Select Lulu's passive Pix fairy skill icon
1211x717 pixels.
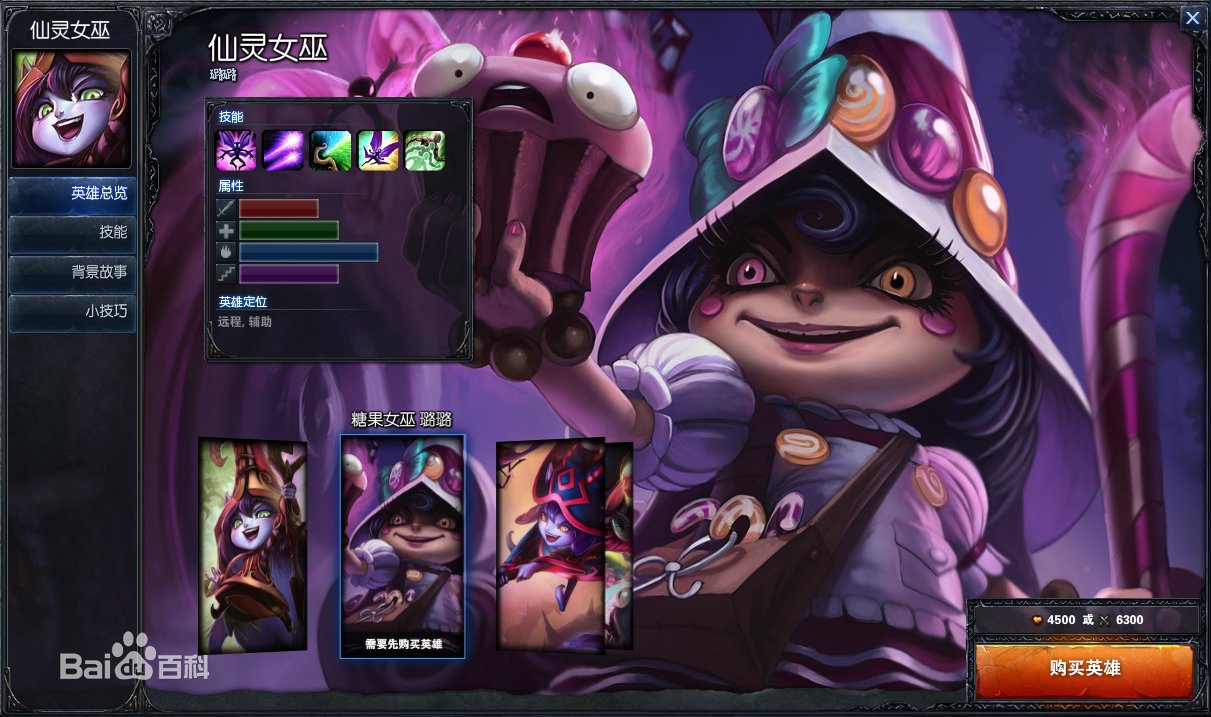[237, 151]
